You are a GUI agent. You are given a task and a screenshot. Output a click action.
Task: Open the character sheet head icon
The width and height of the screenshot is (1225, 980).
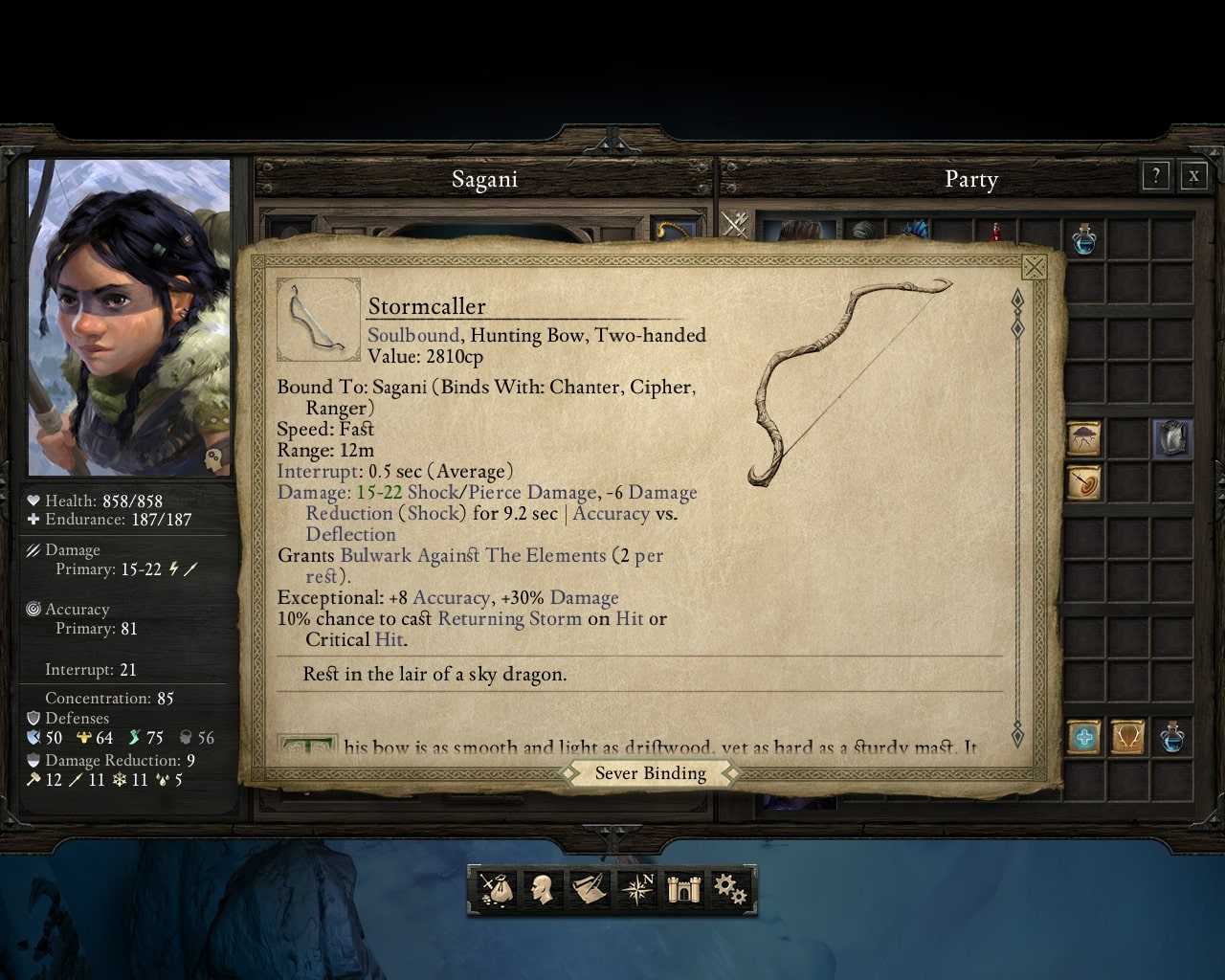[544, 889]
